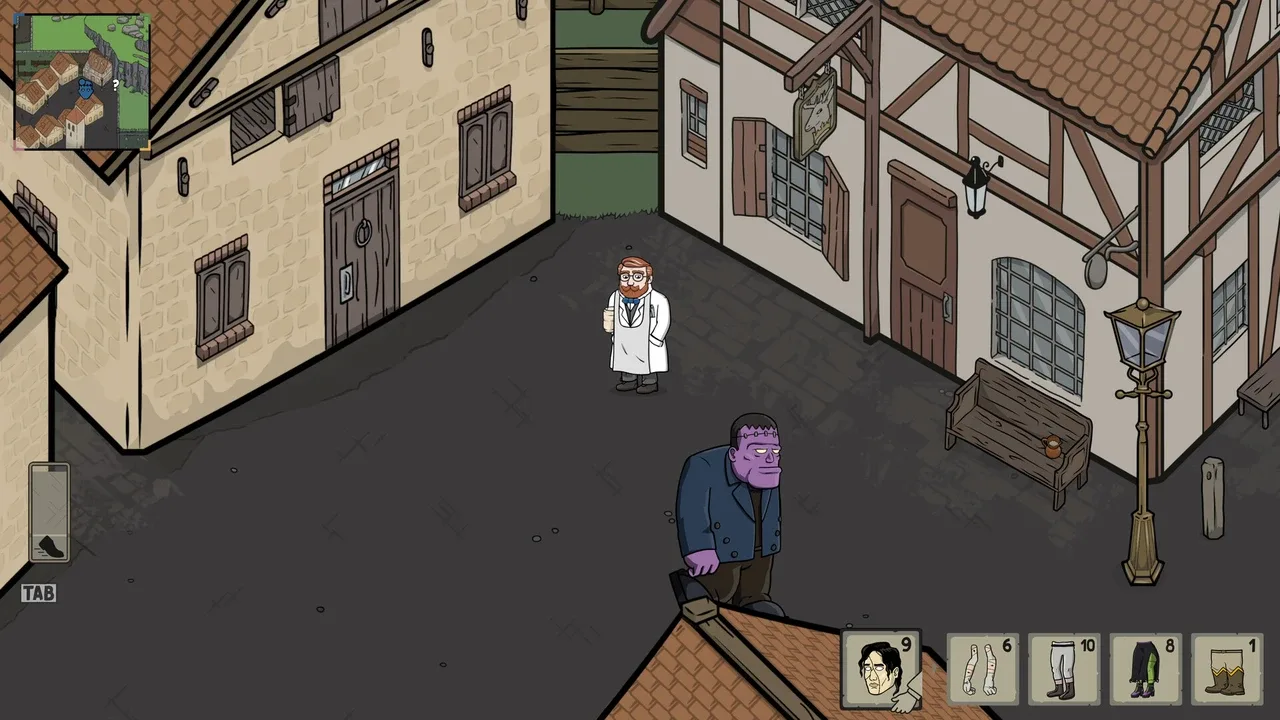
Task: Select the dark-haired head part slot
Action: tap(881, 669)
